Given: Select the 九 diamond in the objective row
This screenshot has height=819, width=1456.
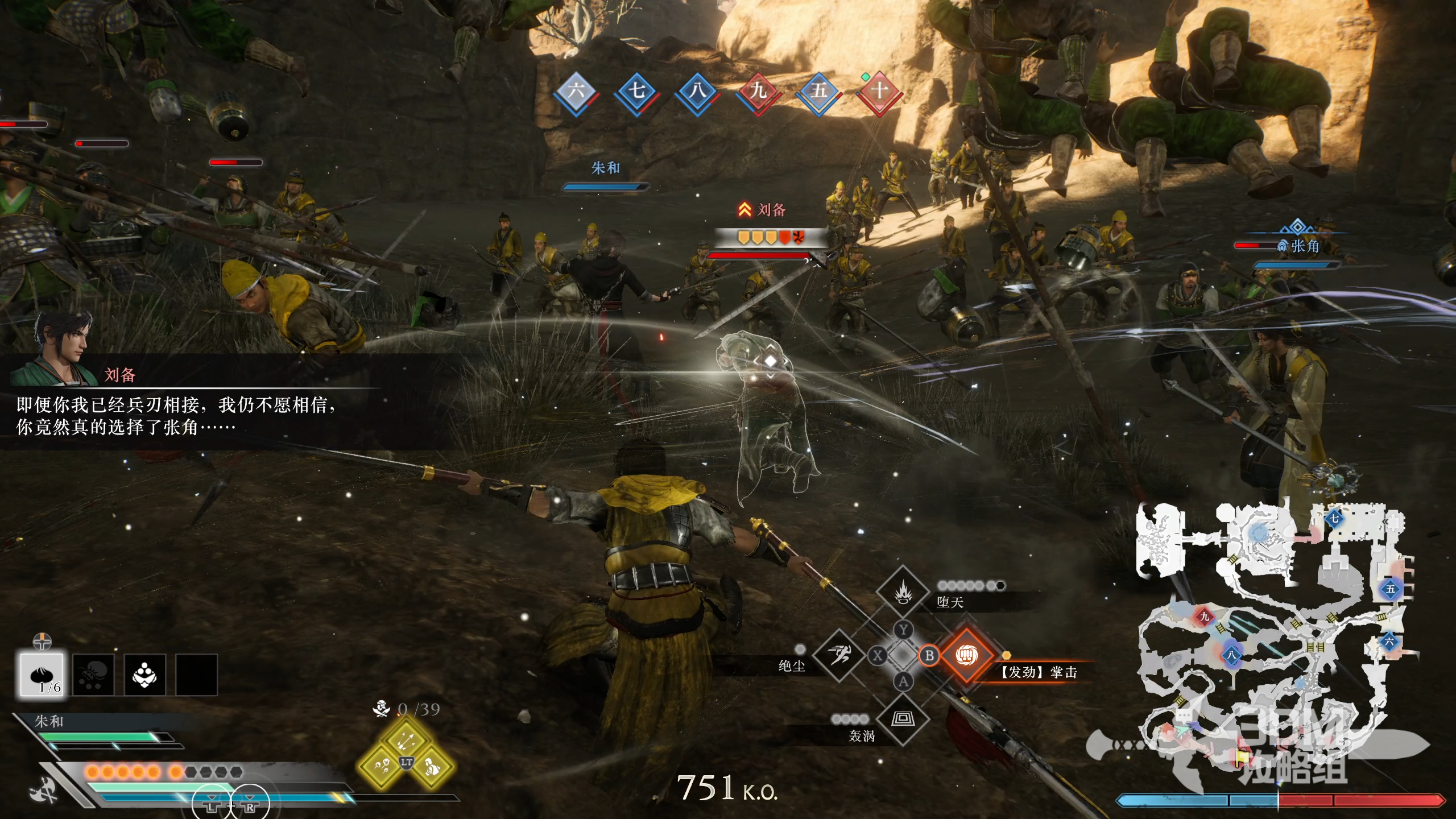Looking at the screenshot, I should [758, 92].
